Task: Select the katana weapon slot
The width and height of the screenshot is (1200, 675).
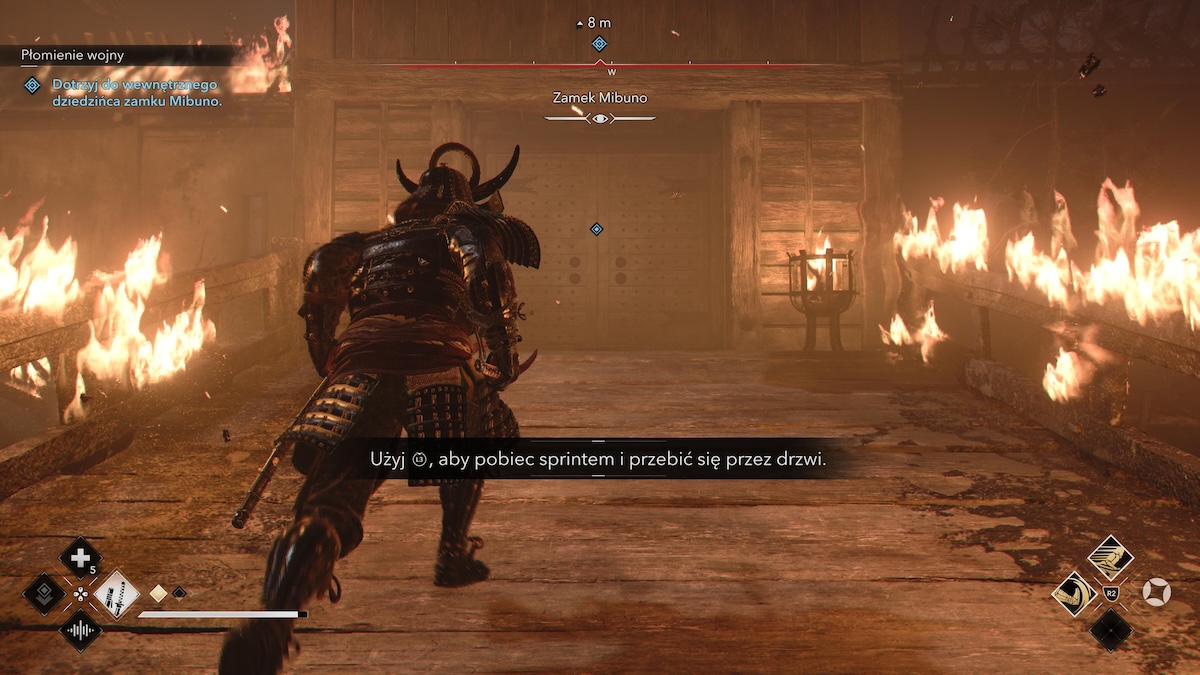Action: pyautogui.click(x=116, y=594)
